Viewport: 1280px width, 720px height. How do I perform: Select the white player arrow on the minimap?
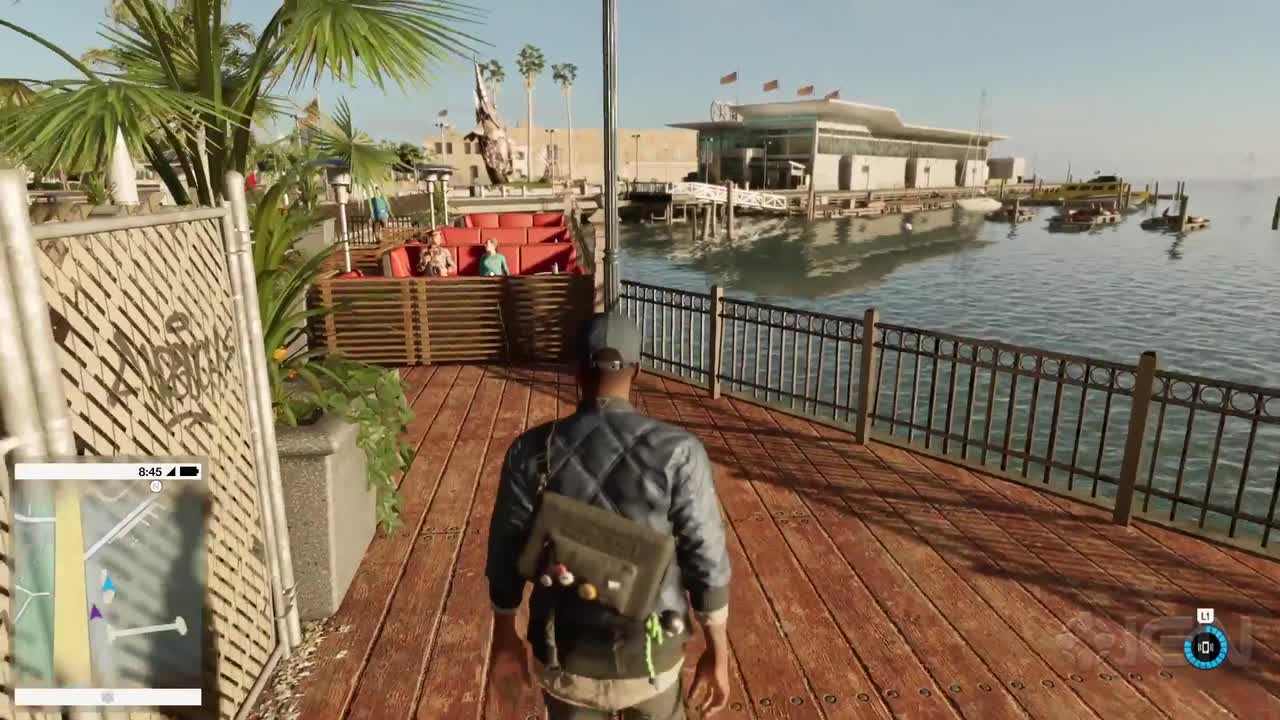click(x=108, y=596)
